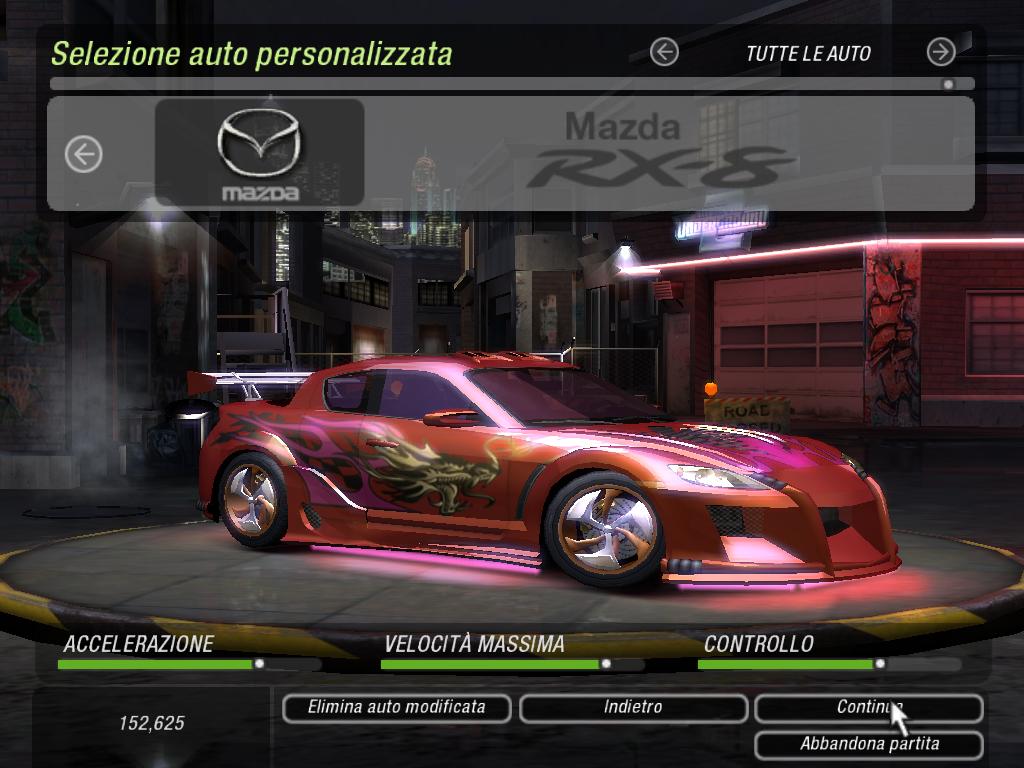1024x768 pixels.
Task: Choose Abbandona partita to quit
Action: (868, 745)
